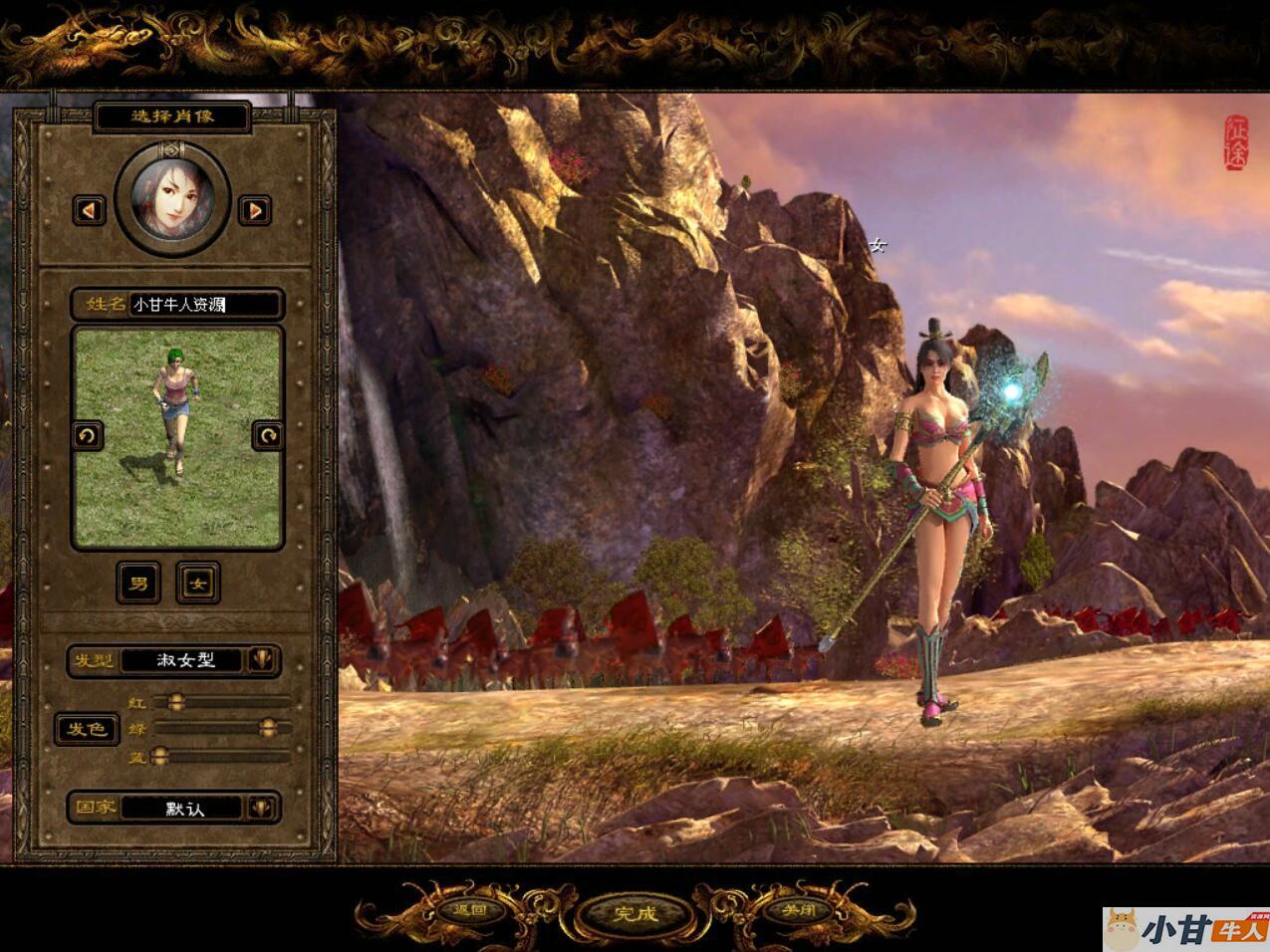Choose the female gender button 女
The width and height of the screenshot is (1270, 952).
pyautogui.click(x=198, y=583)
